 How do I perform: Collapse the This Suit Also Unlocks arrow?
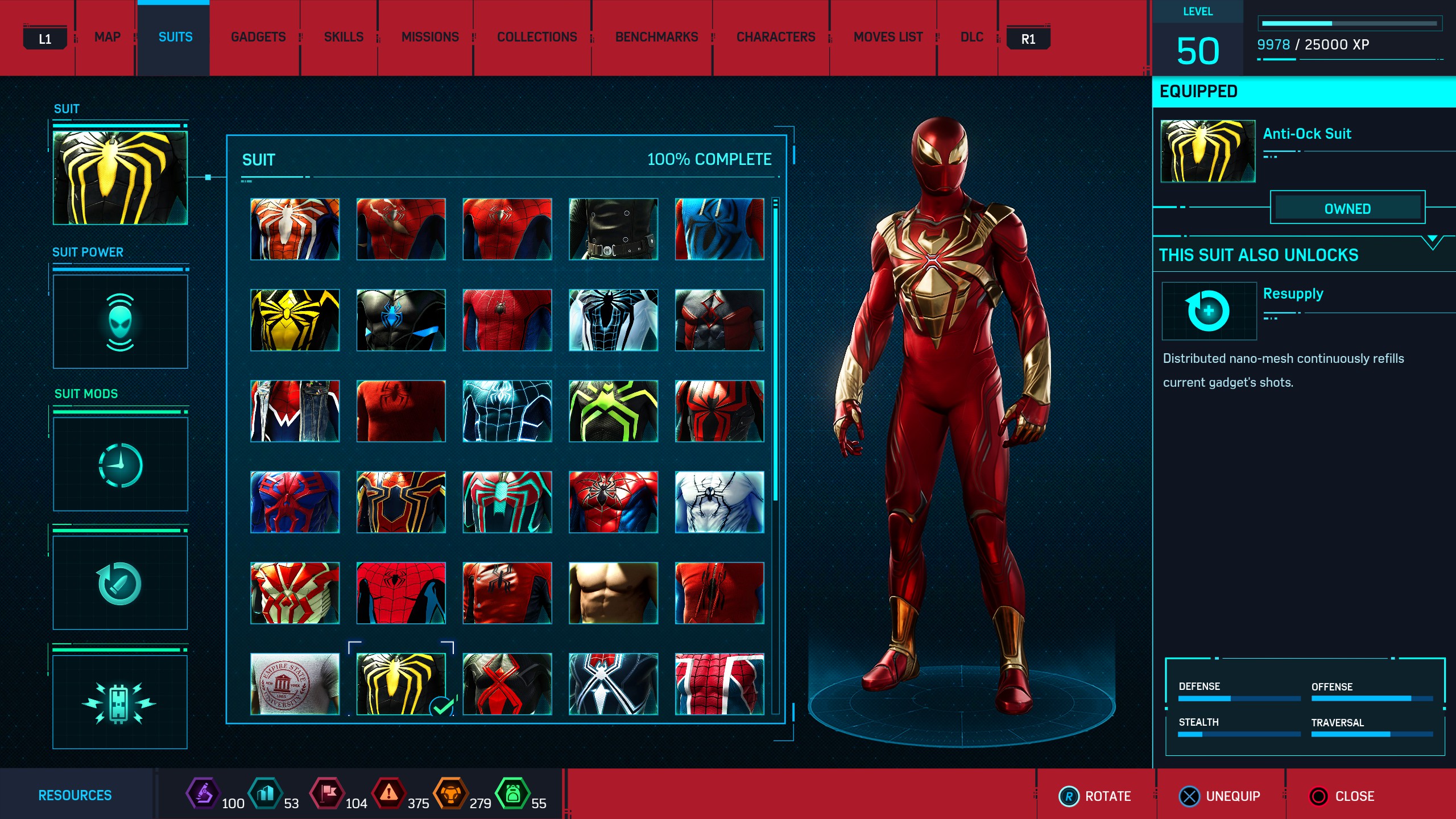[1432, 241]
